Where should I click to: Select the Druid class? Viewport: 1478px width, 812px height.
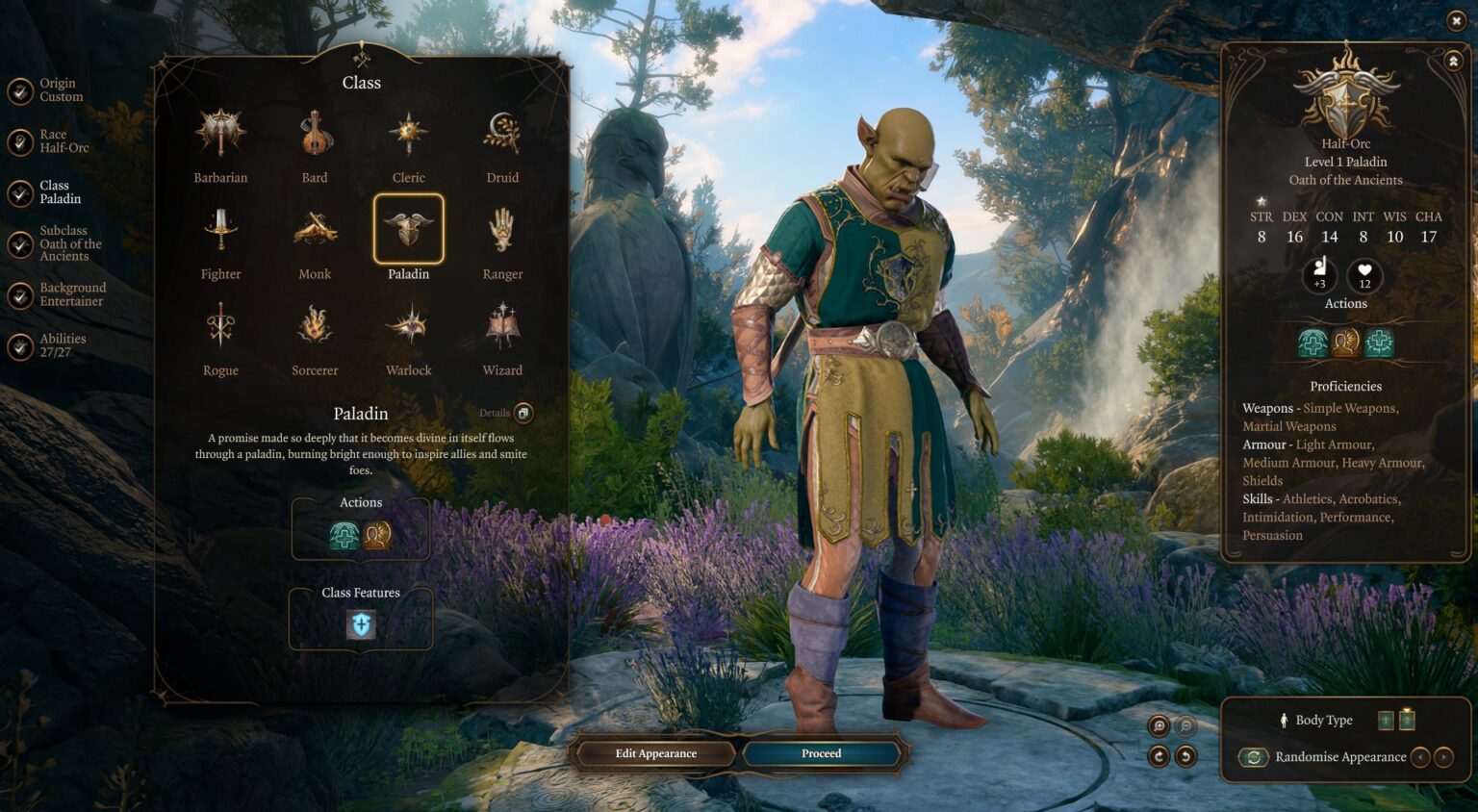click(x=502, y=135)
